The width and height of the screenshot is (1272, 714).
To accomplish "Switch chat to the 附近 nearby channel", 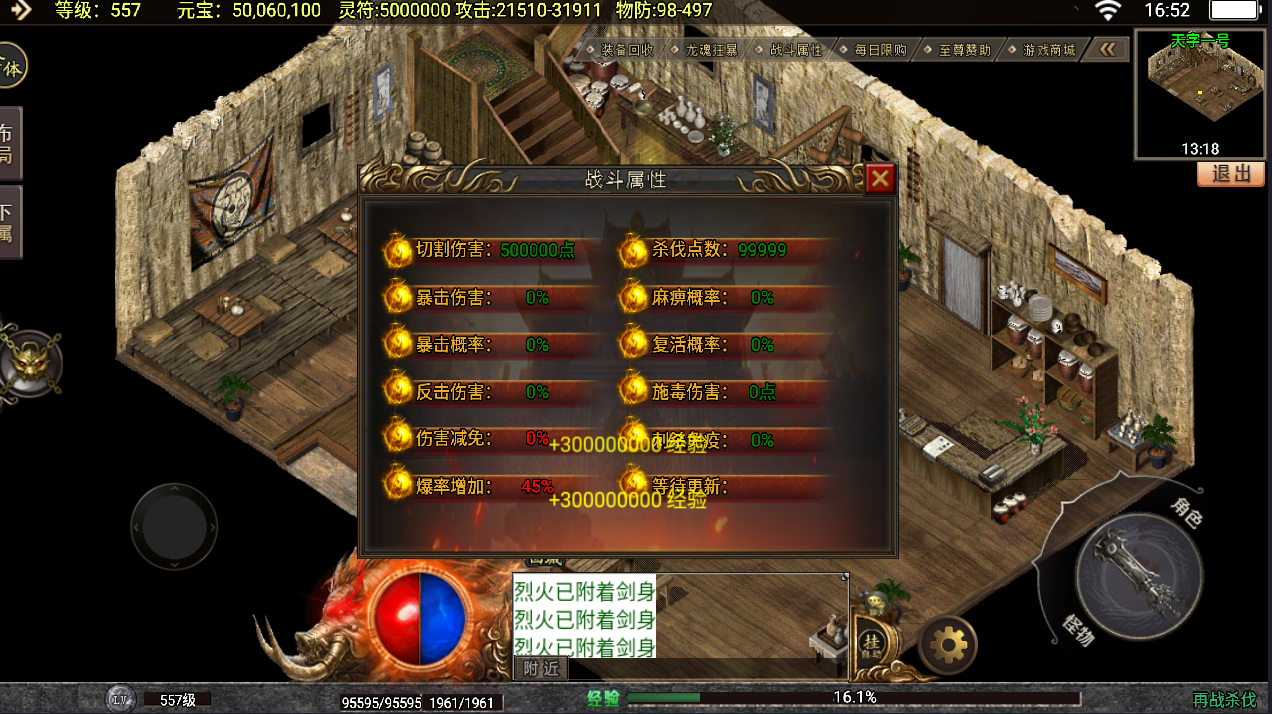I will coord(541,669).
